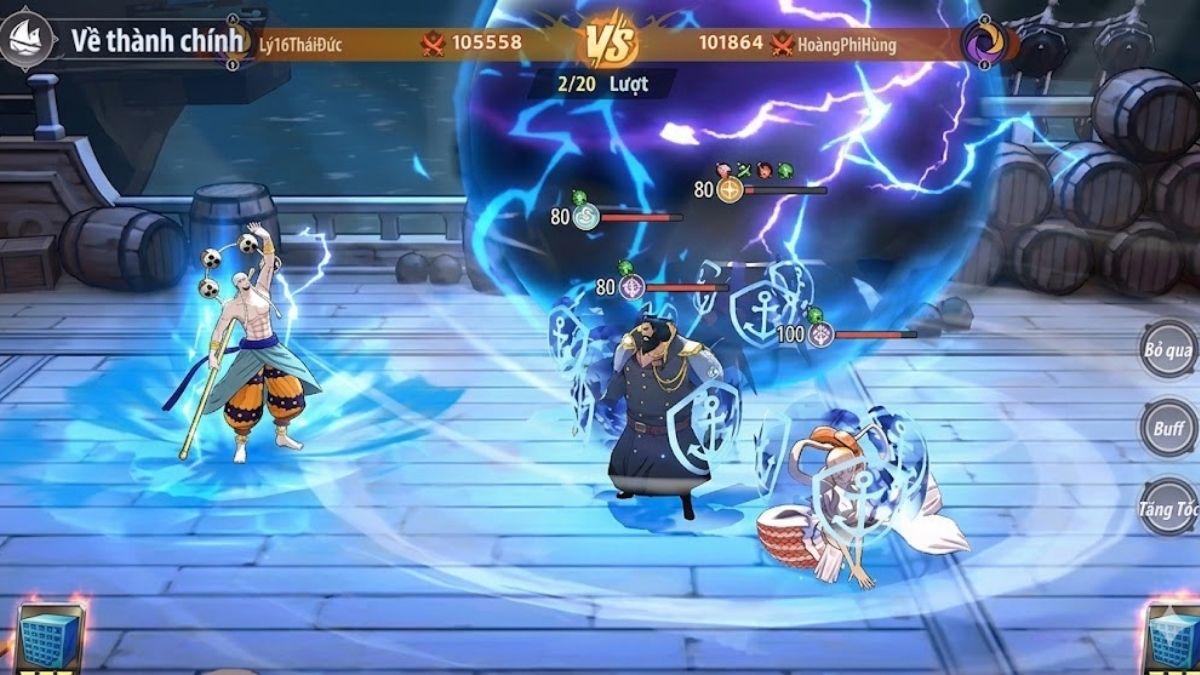Image resolution: width=1200 pixels, height=675 pixels.
Task: Skip the battle with Bỏ qua
Action: (x=1168, y=350)
